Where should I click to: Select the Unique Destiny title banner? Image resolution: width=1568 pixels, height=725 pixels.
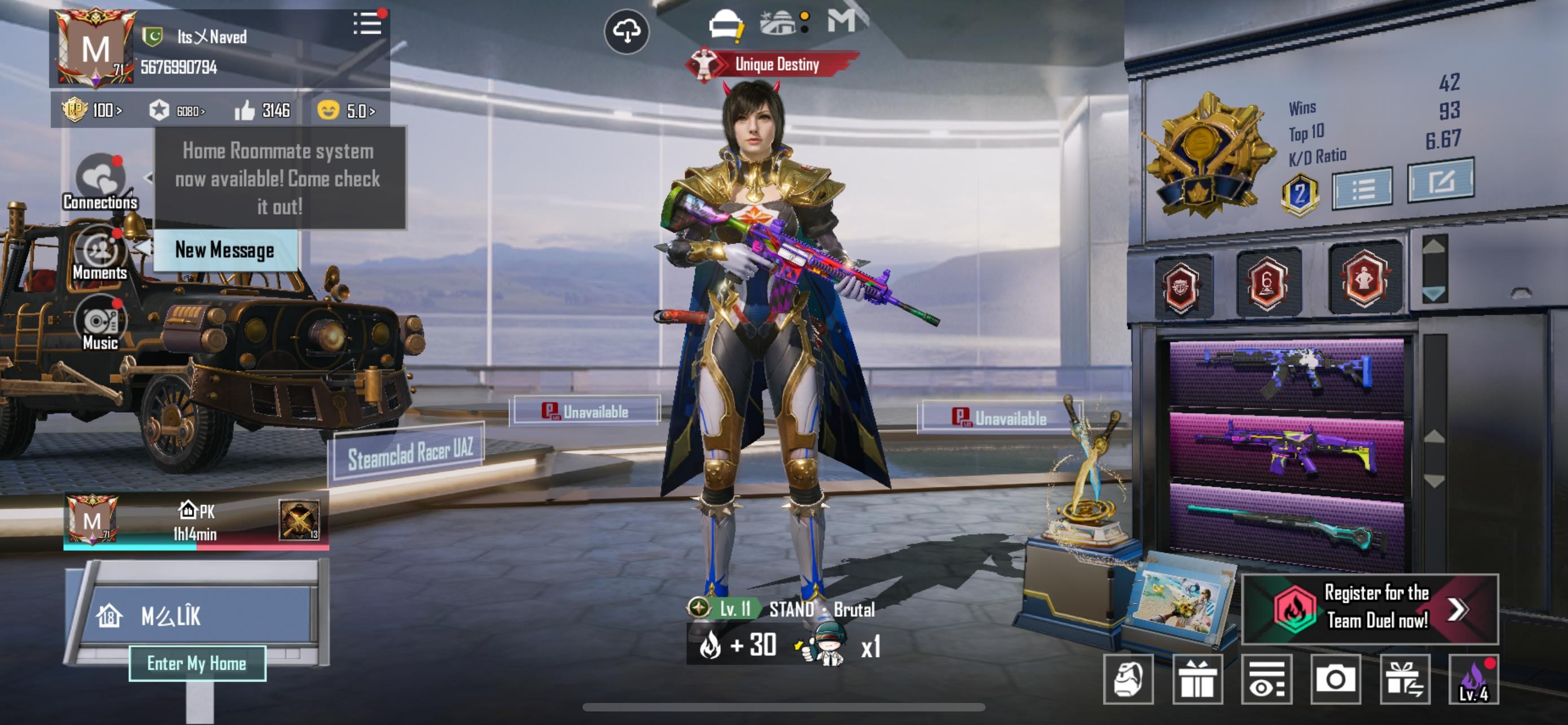(773, 64)
